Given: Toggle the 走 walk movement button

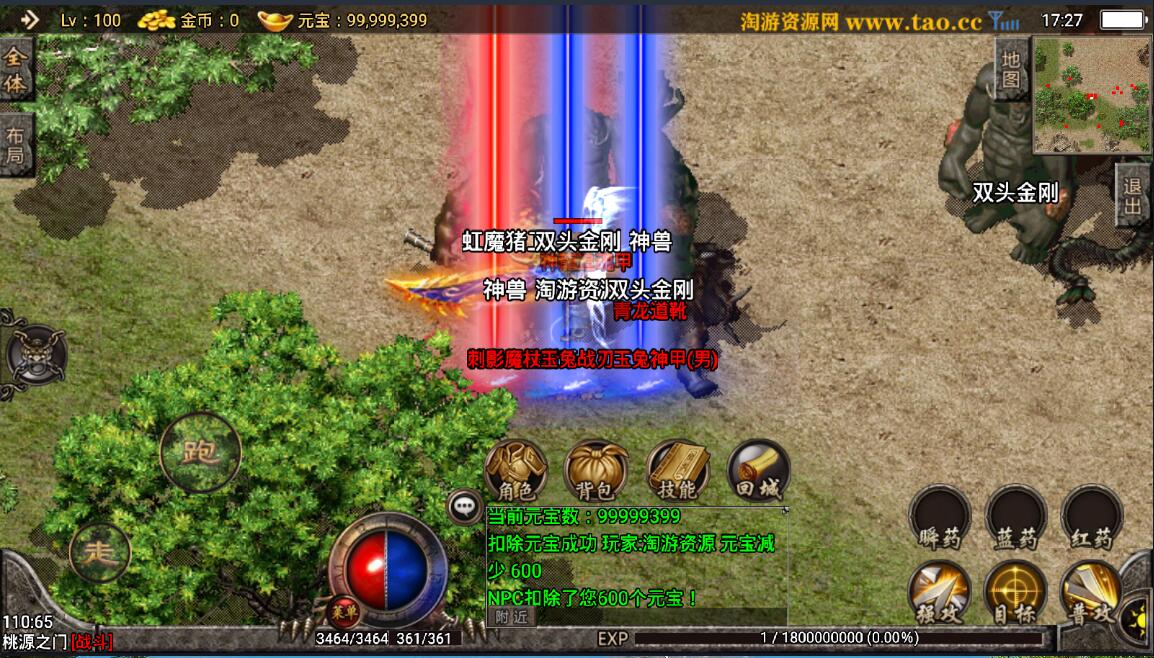Looking at the screenshot, I should 99,552.
